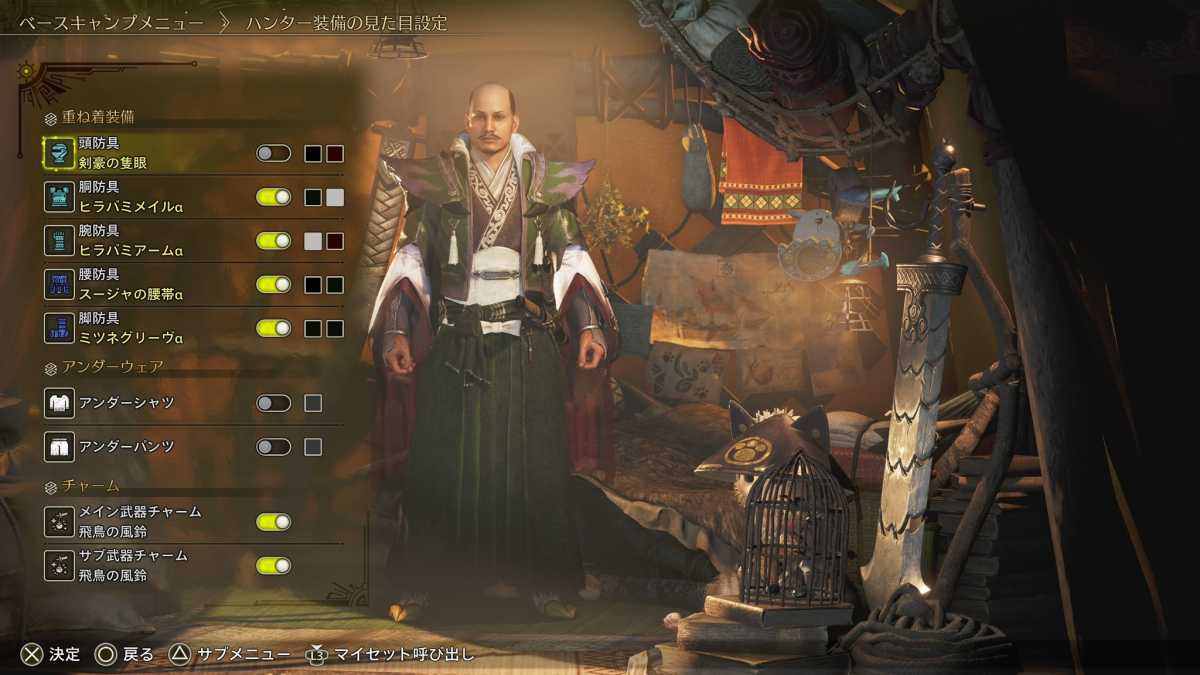The image size is (1200, 675).
Task: Toggle the 腰防具 スージャの腰帯α switch
Action: [273, 285]
